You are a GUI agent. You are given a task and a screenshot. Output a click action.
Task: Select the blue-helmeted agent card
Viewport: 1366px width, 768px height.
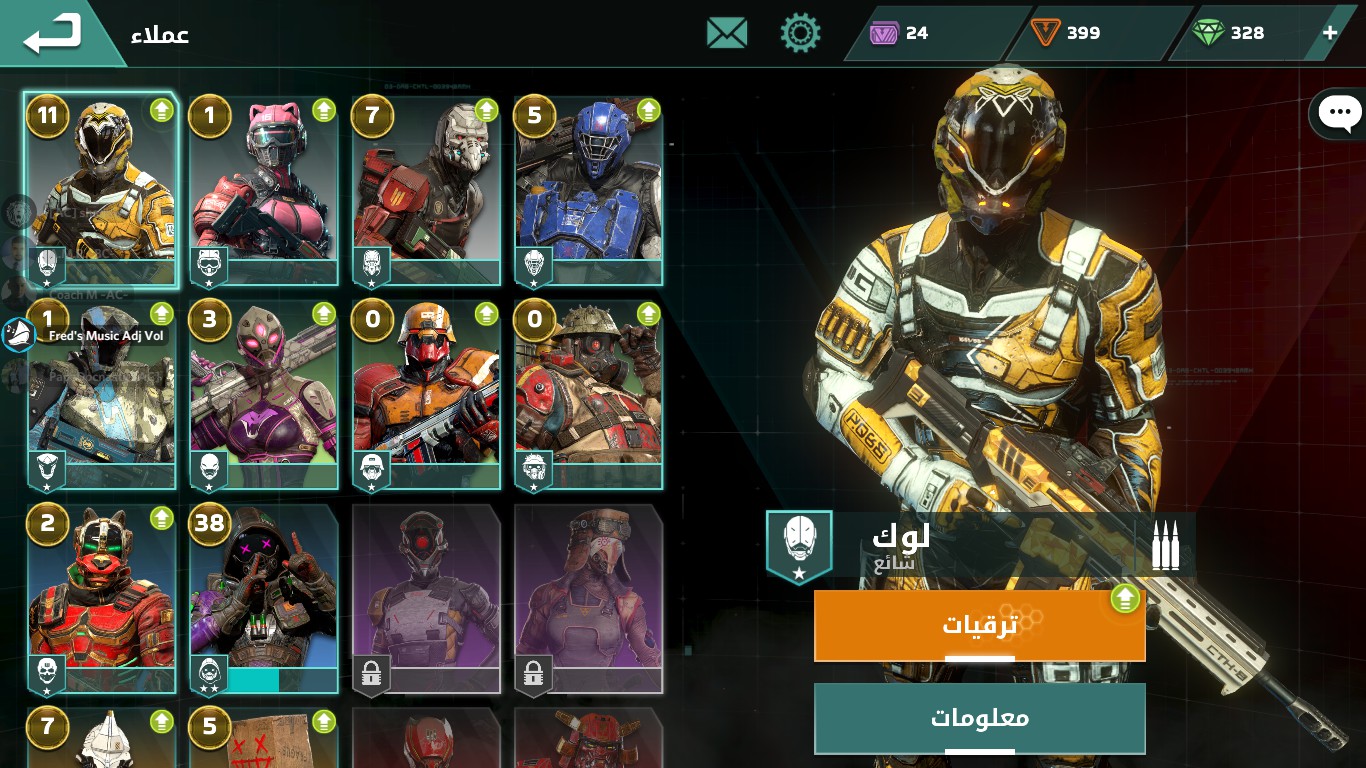(x=587, y=190)
